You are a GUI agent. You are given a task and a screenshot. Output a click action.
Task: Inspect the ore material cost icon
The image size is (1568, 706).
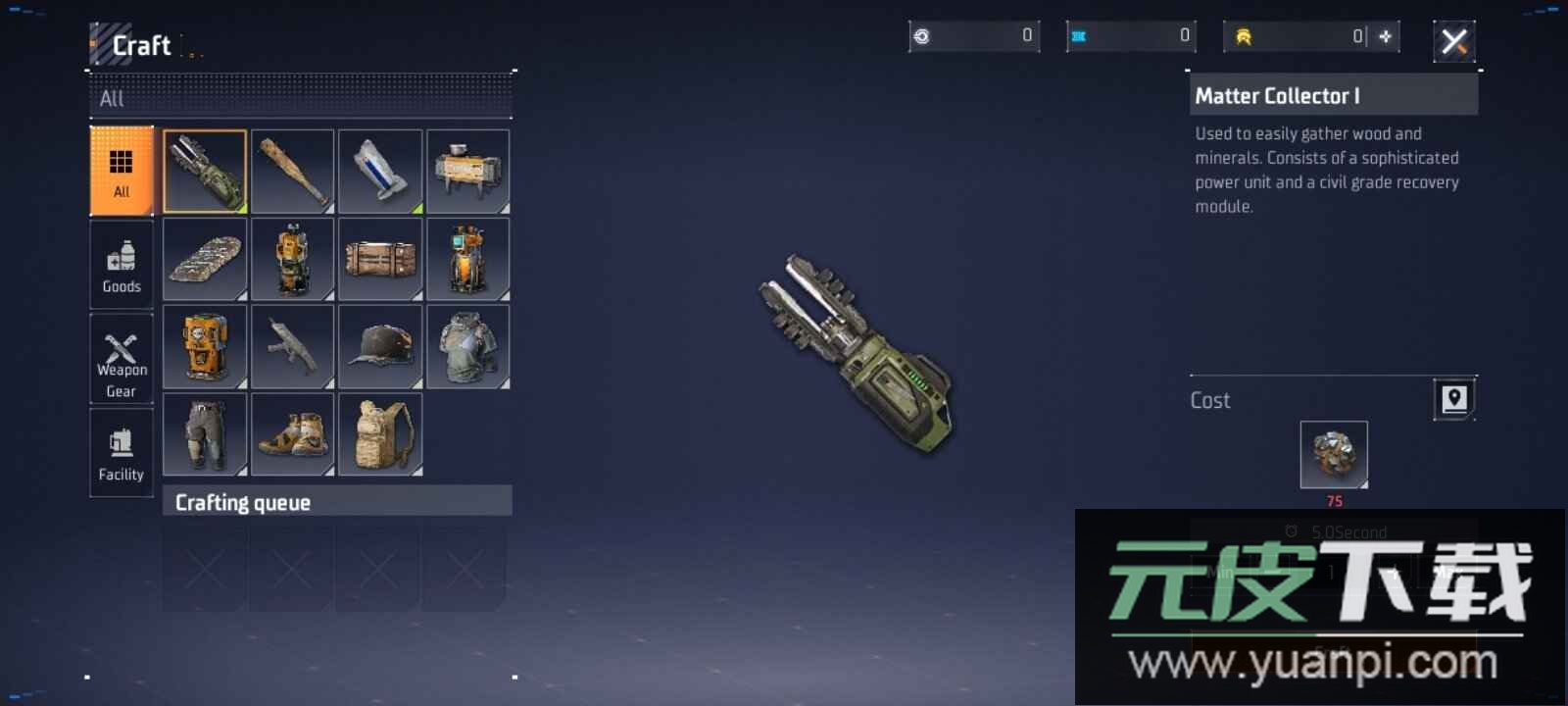click(x=1334, y=454)
